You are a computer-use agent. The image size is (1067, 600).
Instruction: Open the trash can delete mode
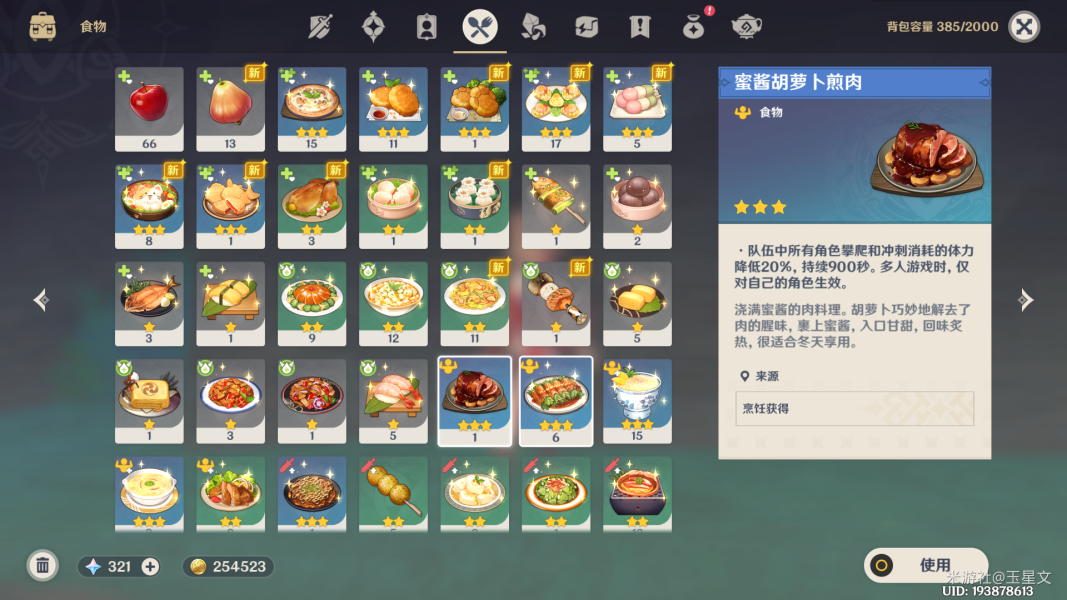(42, 566)
